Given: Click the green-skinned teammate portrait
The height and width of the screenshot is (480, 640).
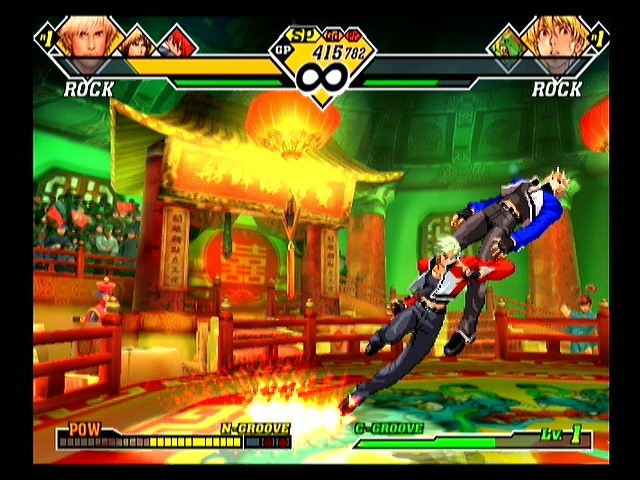Looking at the screenshot, I should point(507,43).
